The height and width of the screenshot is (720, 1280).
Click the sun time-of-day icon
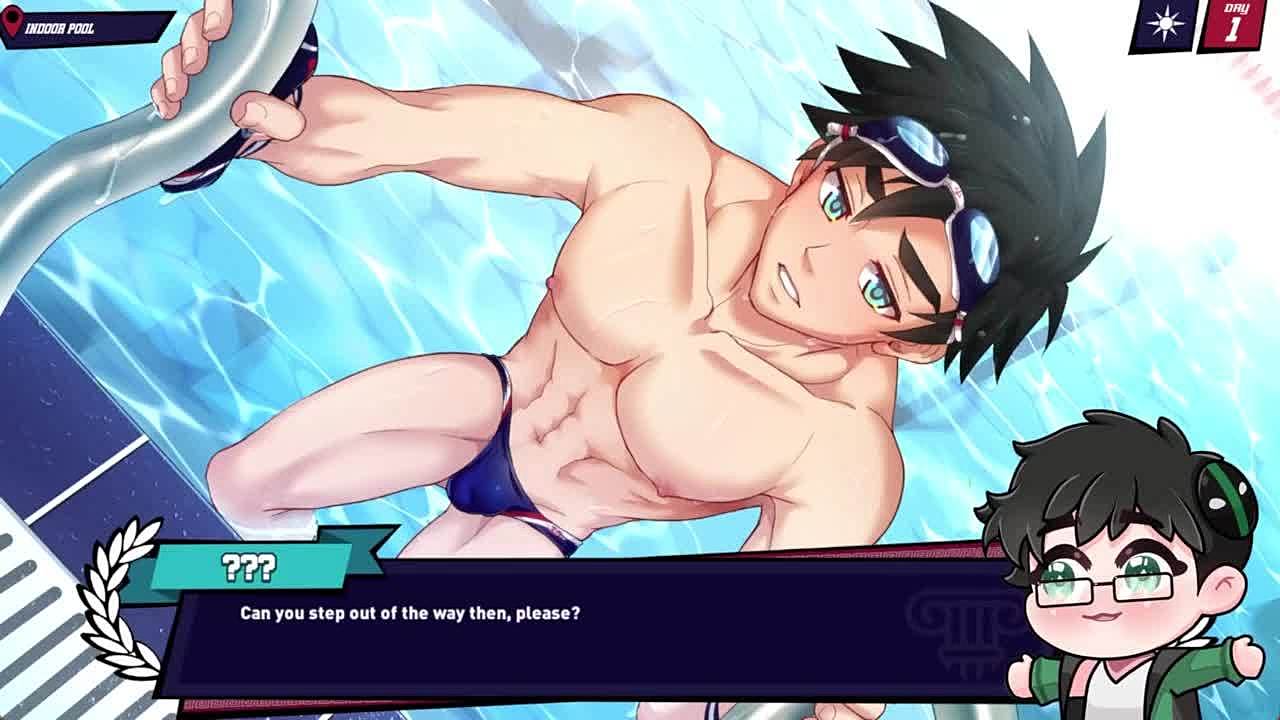[1165, 26]
